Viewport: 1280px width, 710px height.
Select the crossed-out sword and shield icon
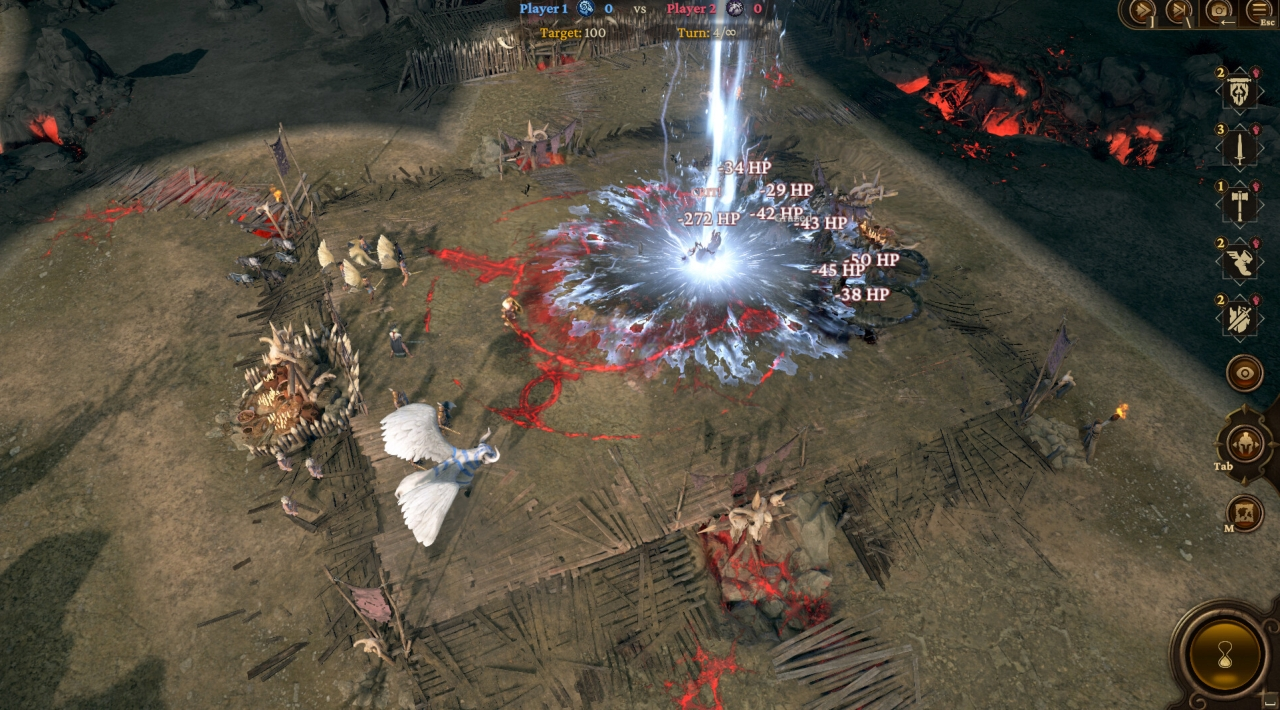pos(1240,318)
